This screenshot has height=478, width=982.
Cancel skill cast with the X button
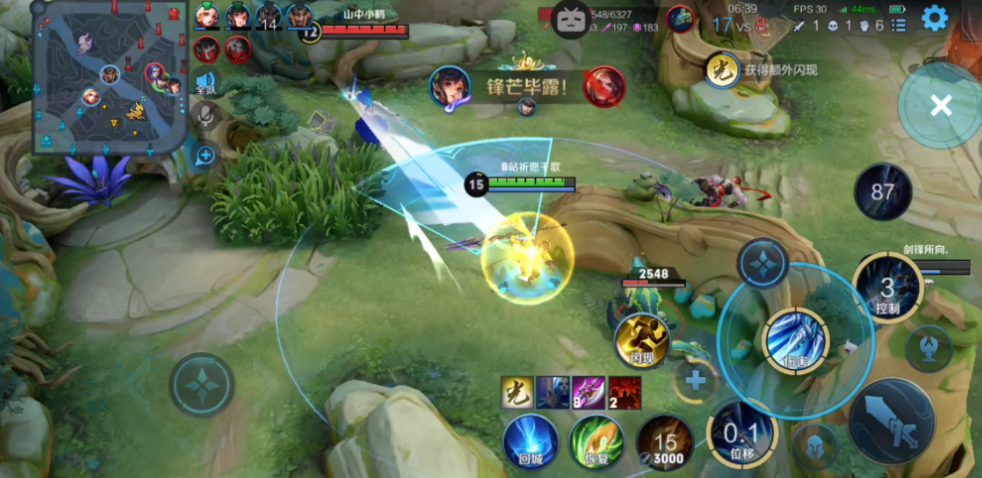coord(940,106)
